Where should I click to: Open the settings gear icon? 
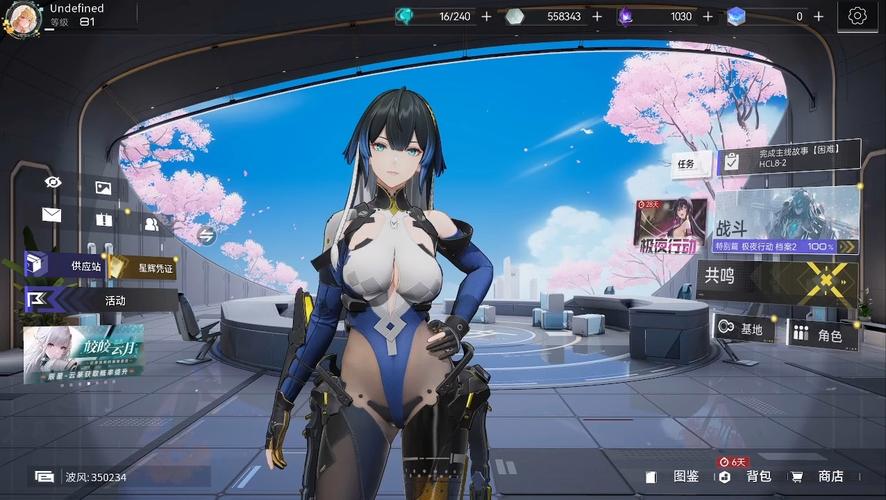tap(857, 16)
